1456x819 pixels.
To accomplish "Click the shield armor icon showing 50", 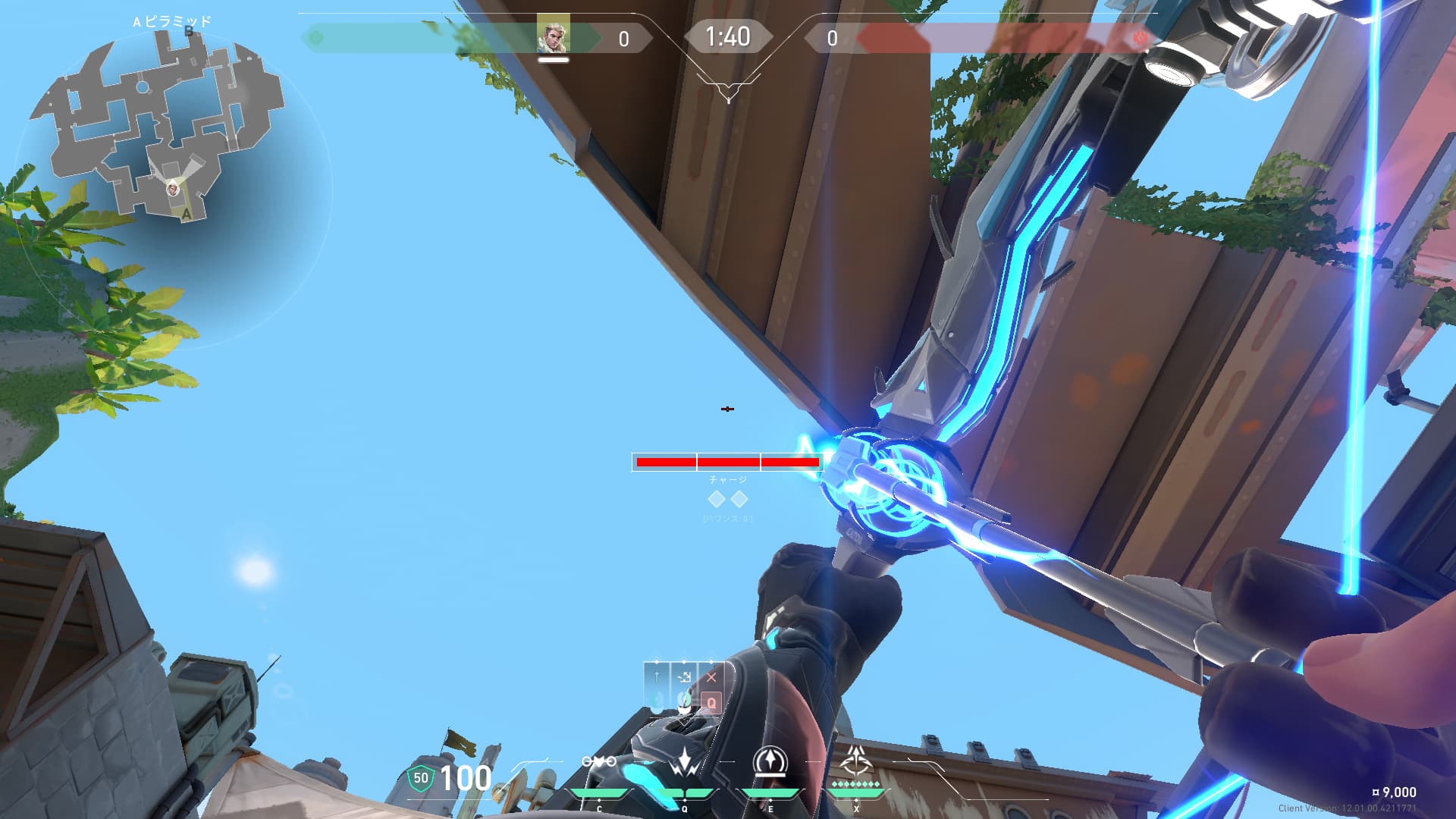I will 420,778.
